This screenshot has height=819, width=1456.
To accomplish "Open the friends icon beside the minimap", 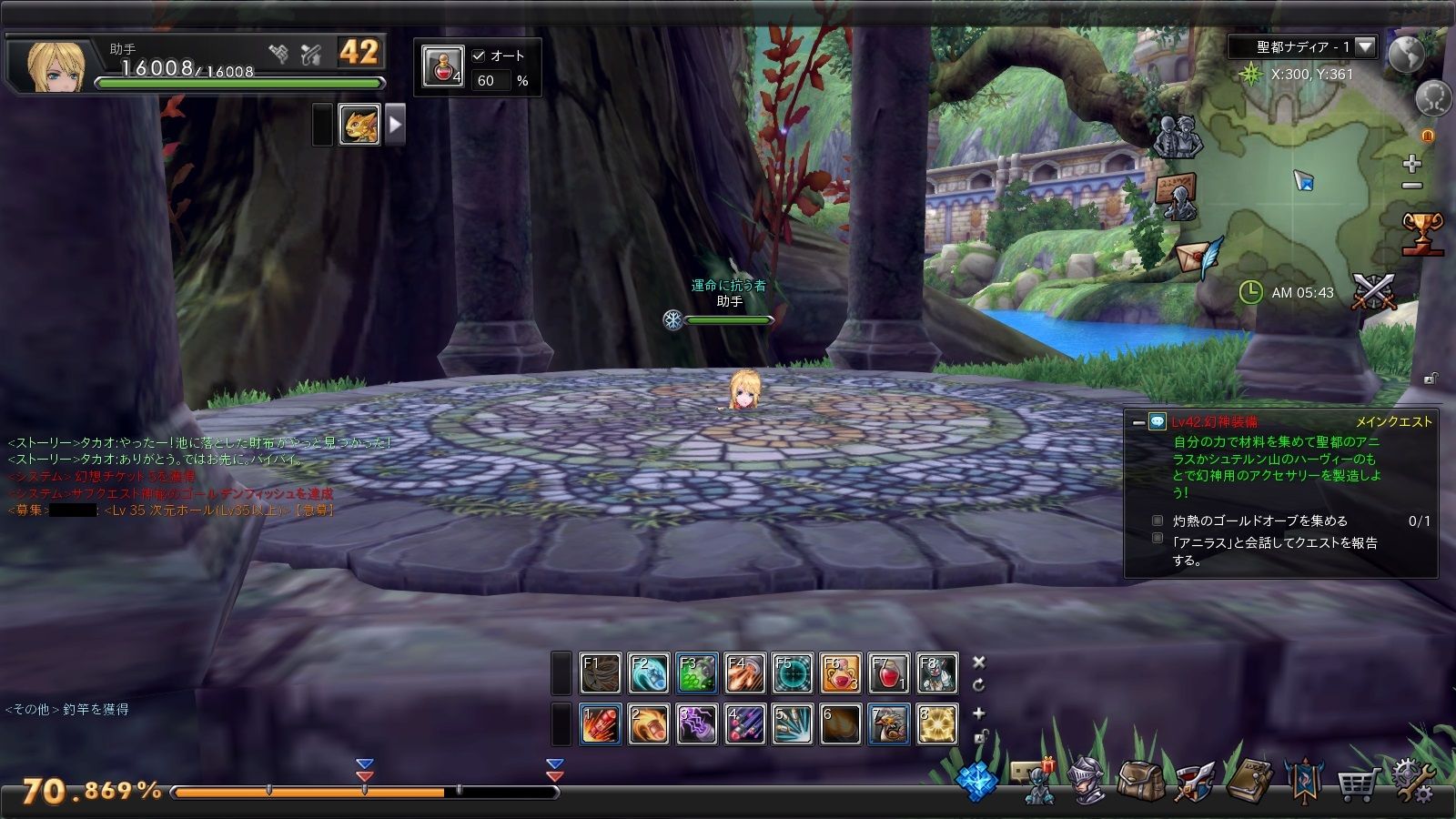I will [x=1178, y=136].
